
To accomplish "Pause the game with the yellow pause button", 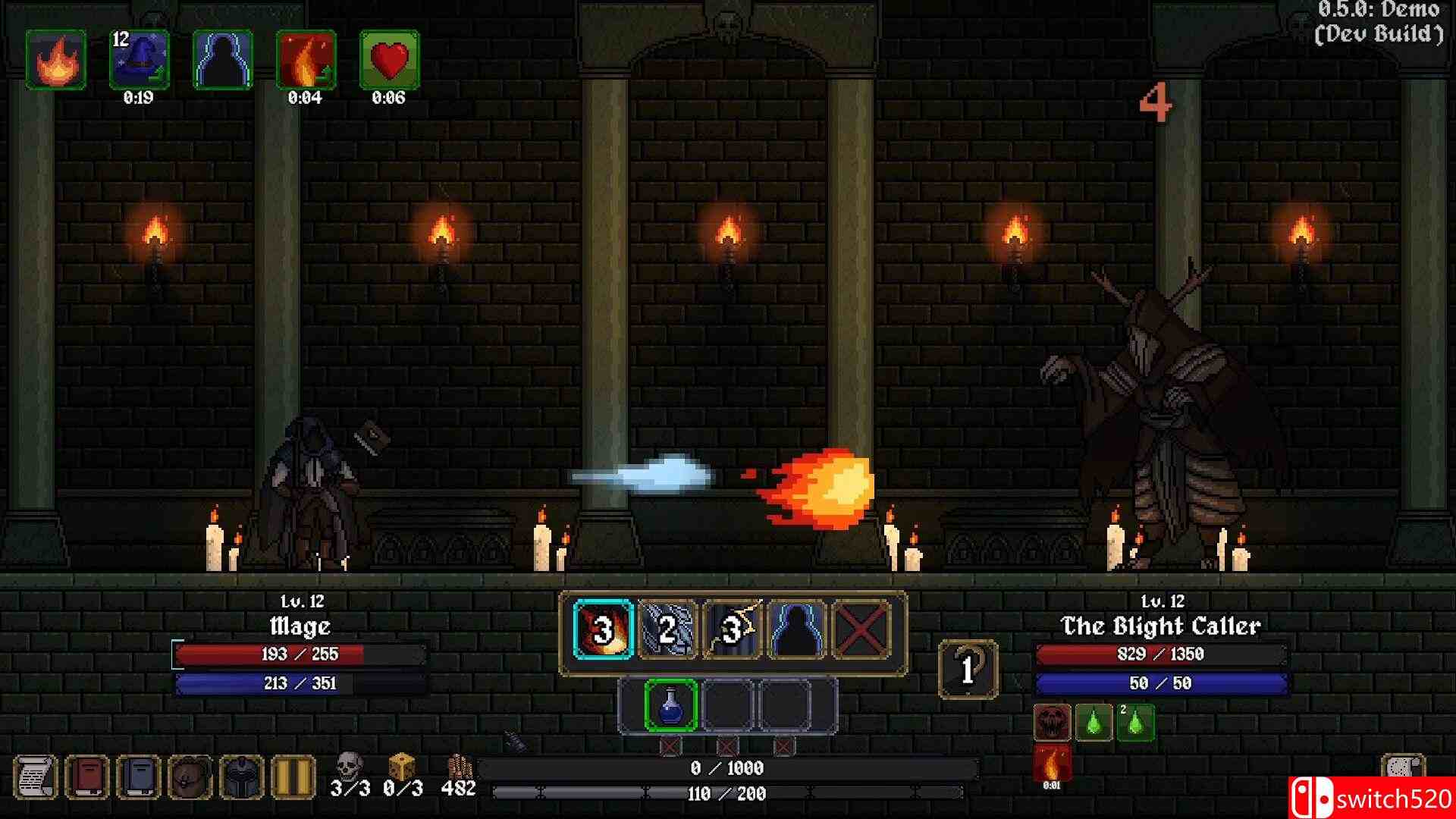I will click(293, 777).
